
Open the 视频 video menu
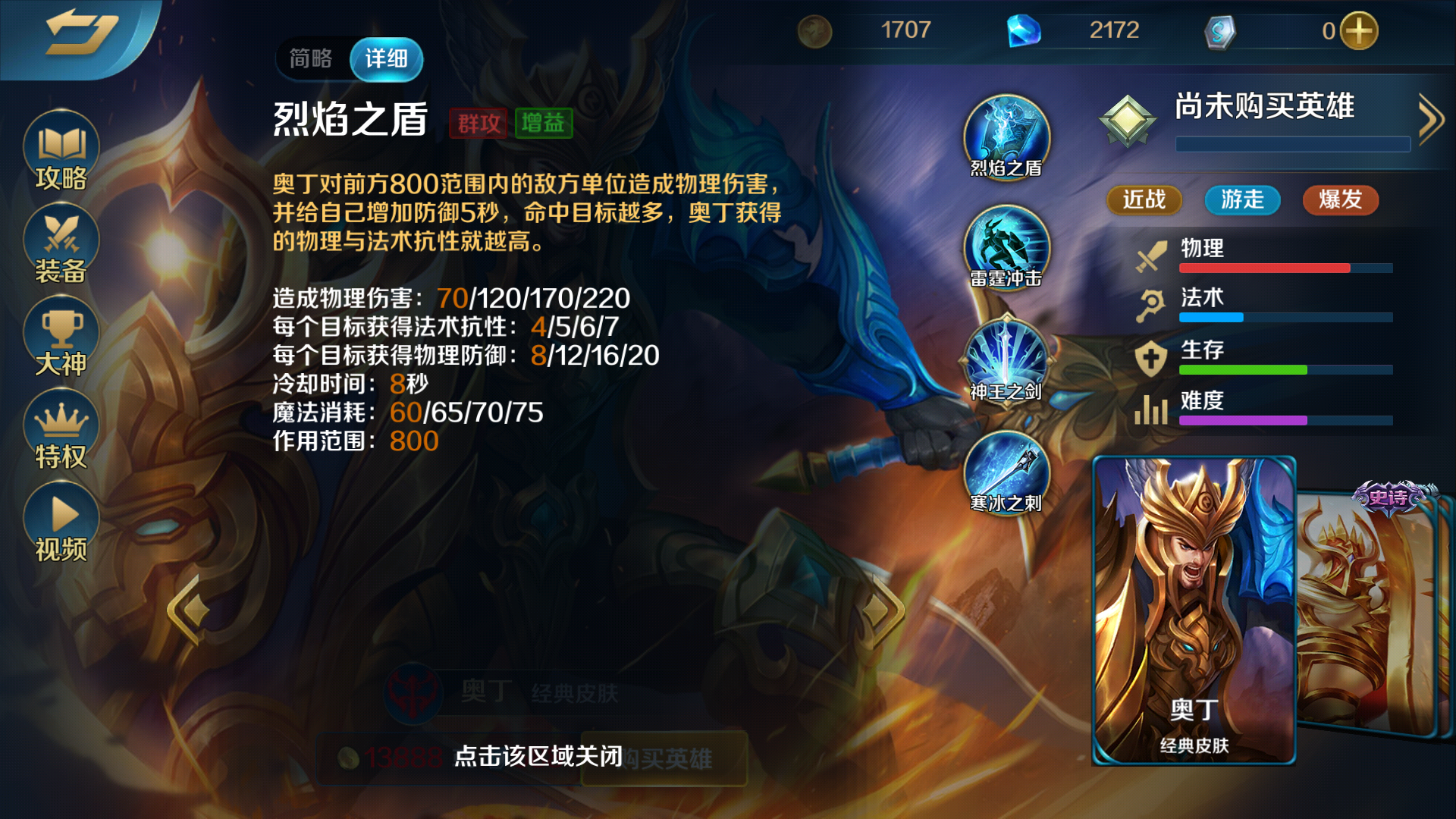point(61,523)
